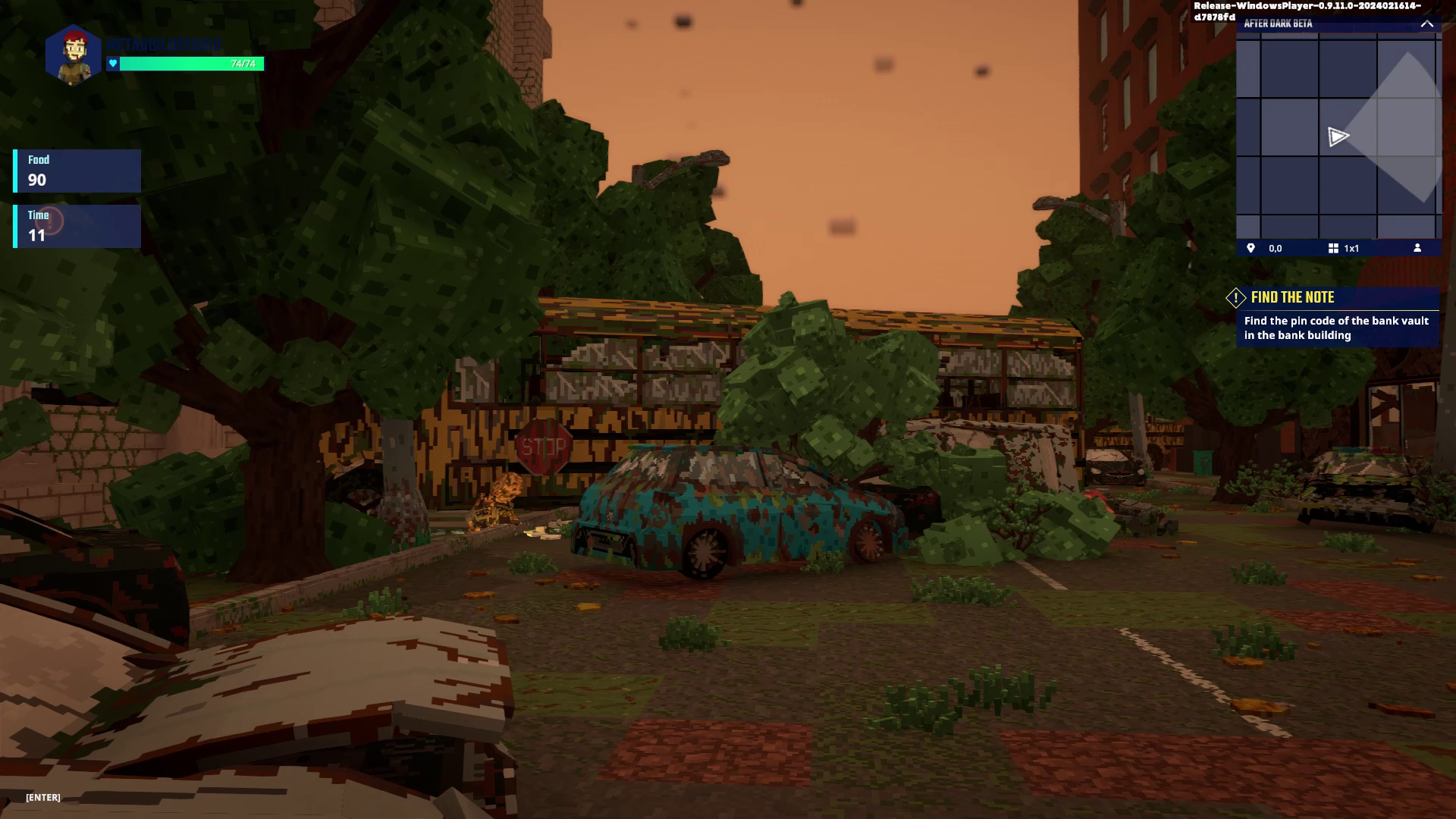This screenshot has width=1456, height=819.
Task: Collapse the minimap with the chevron
Action: (1428, 24)
